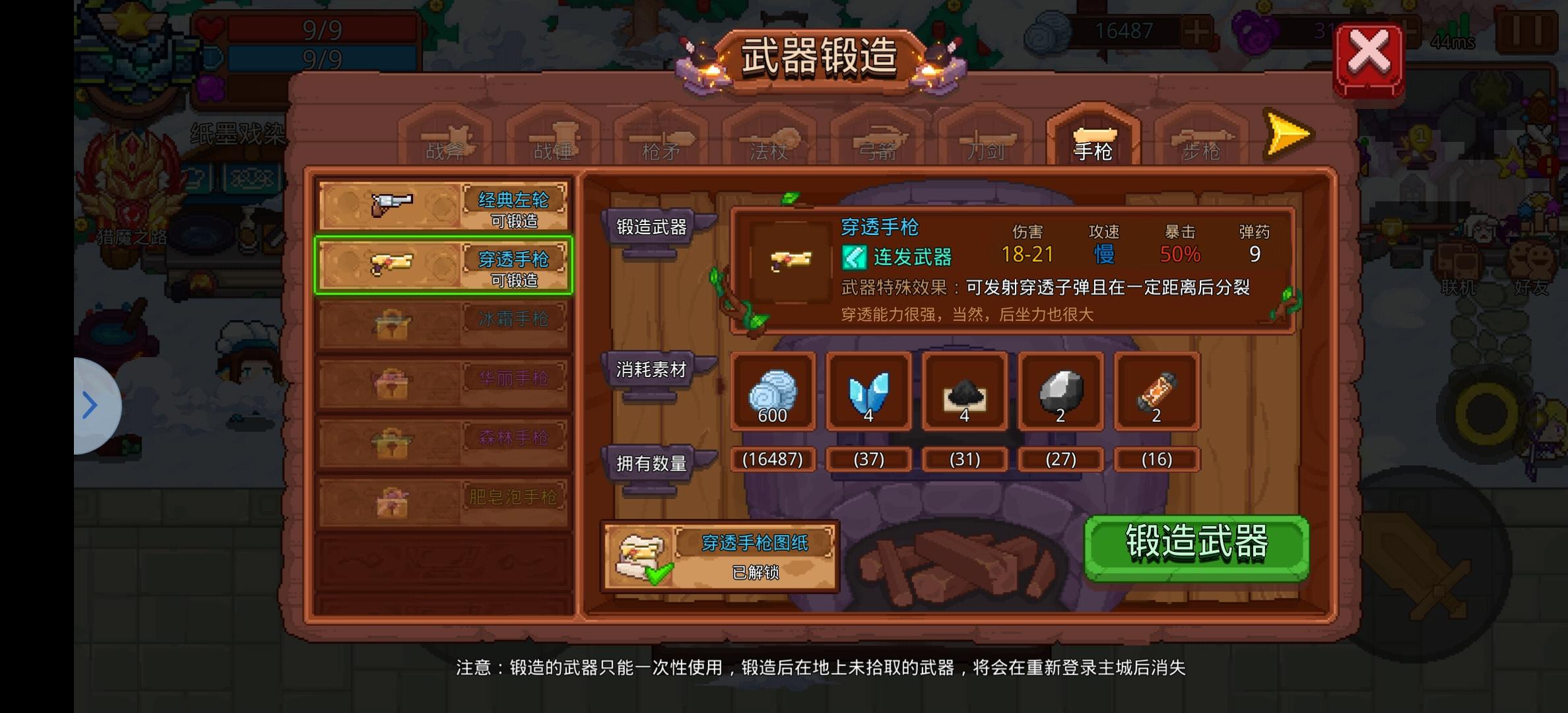Click the plus button next to 16487 currency
1568x713 pixels.
1196,30
